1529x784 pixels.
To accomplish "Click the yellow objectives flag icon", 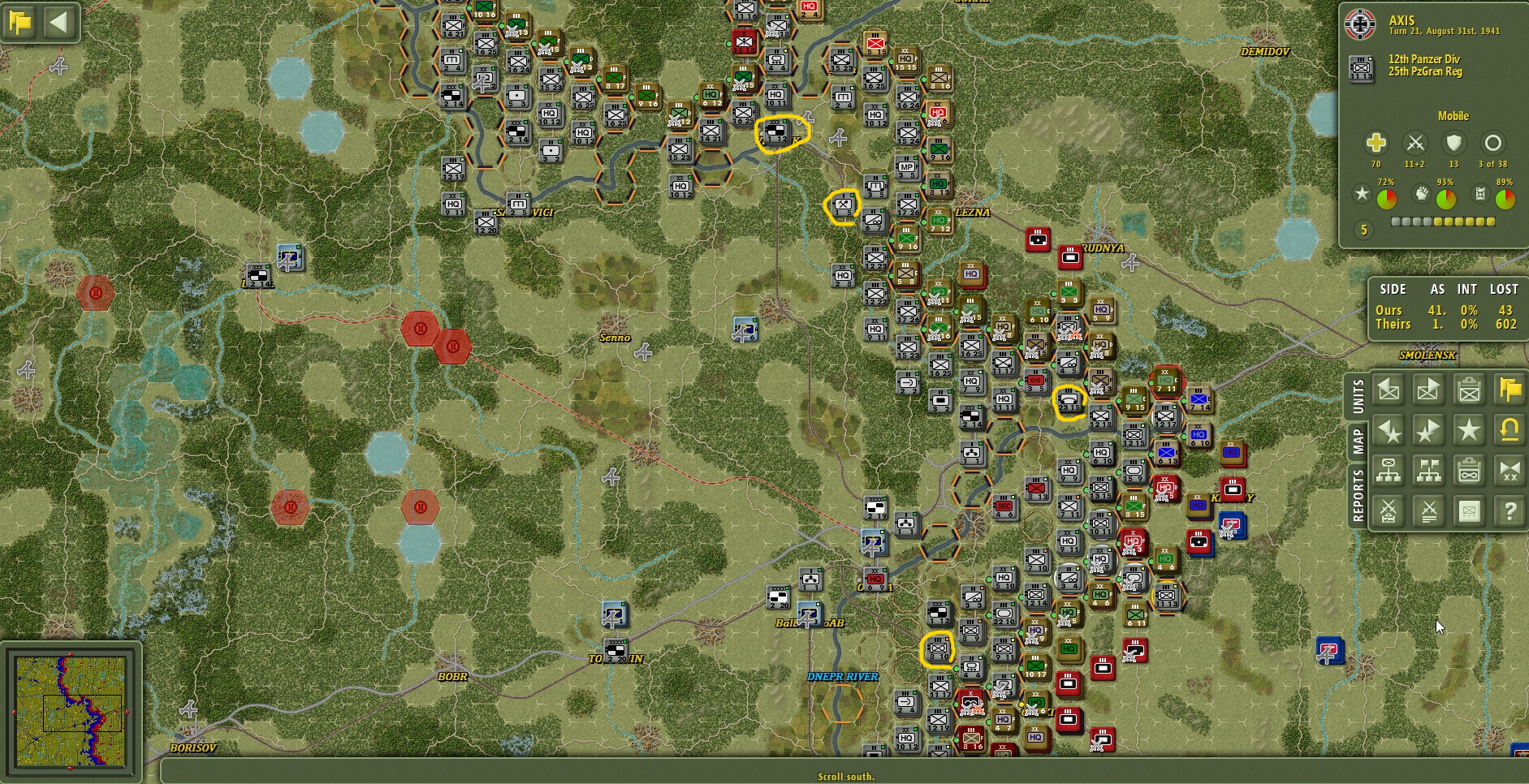I will [1509, 390].
